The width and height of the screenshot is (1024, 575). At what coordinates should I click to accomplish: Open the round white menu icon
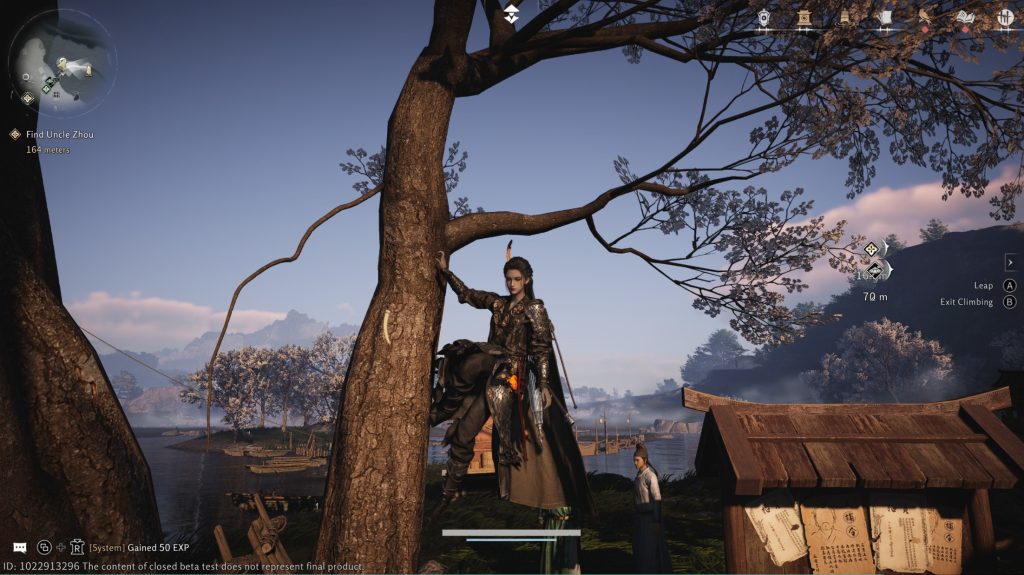1005,17
